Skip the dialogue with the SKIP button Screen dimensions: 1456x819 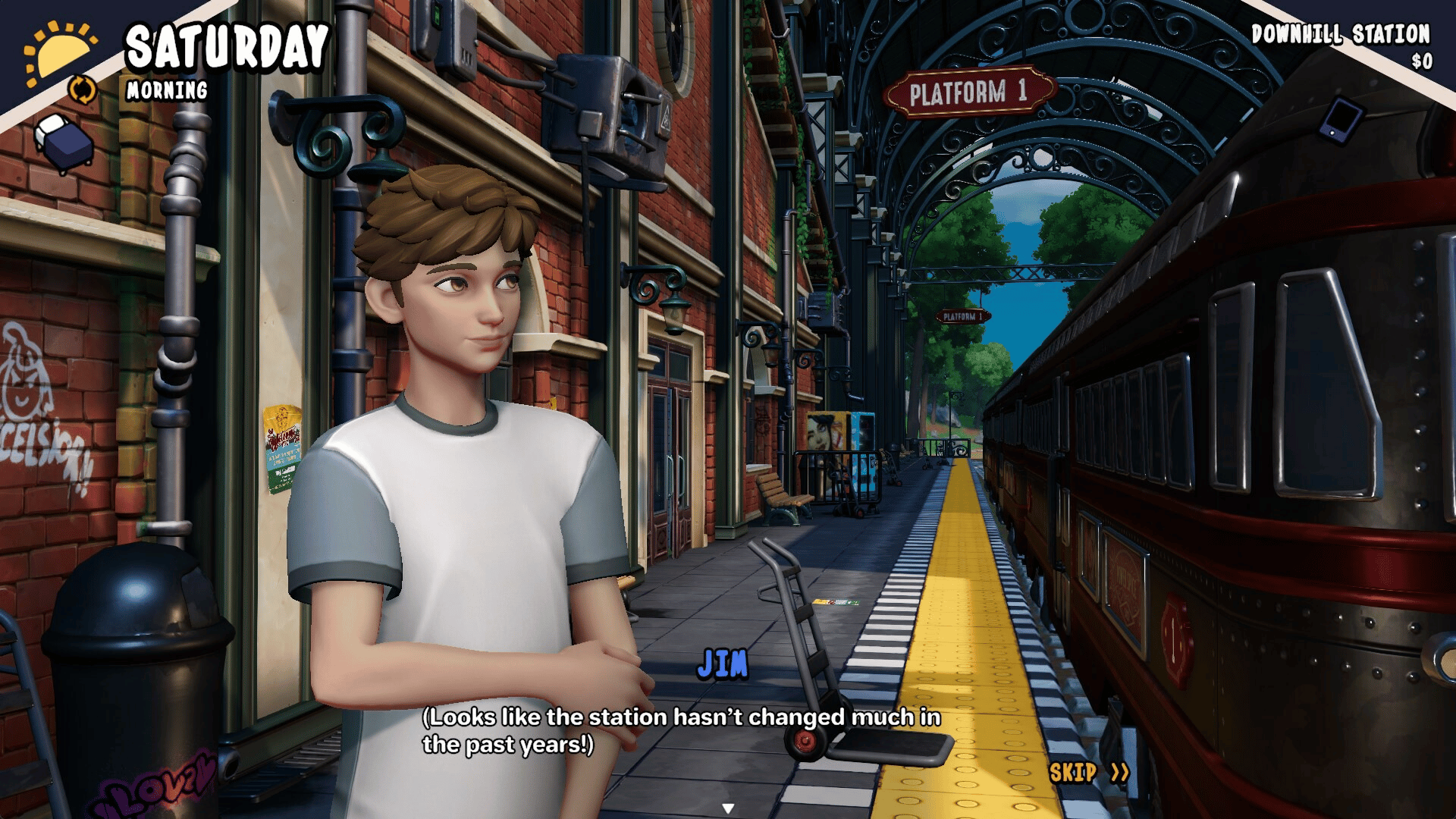tap(1089, 773)
